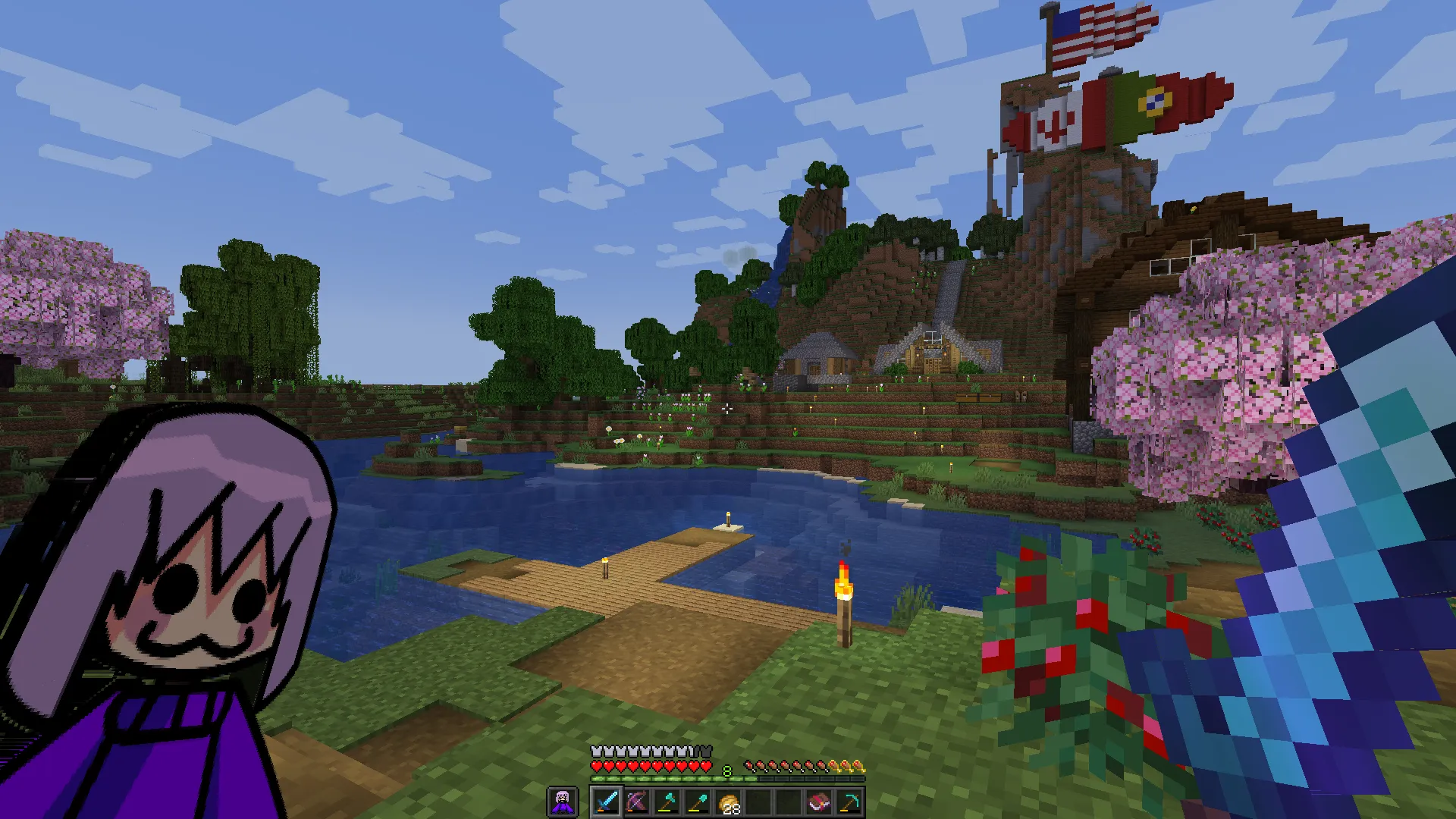Select the crossbow in hotbar slot two
1456x819 pixels.
pyautogui.click(x=638, y=802)
